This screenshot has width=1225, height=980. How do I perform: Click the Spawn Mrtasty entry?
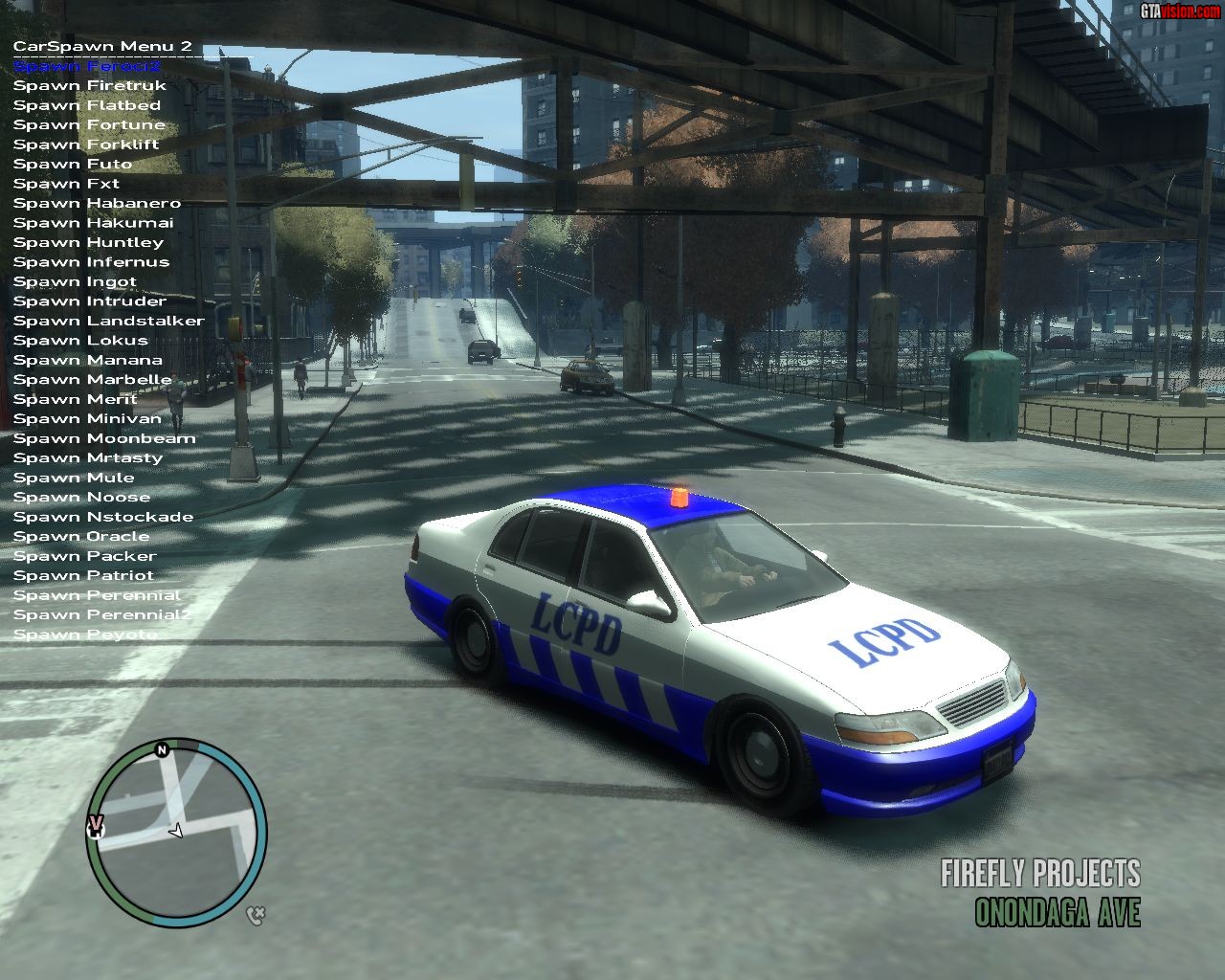point(88,457)
